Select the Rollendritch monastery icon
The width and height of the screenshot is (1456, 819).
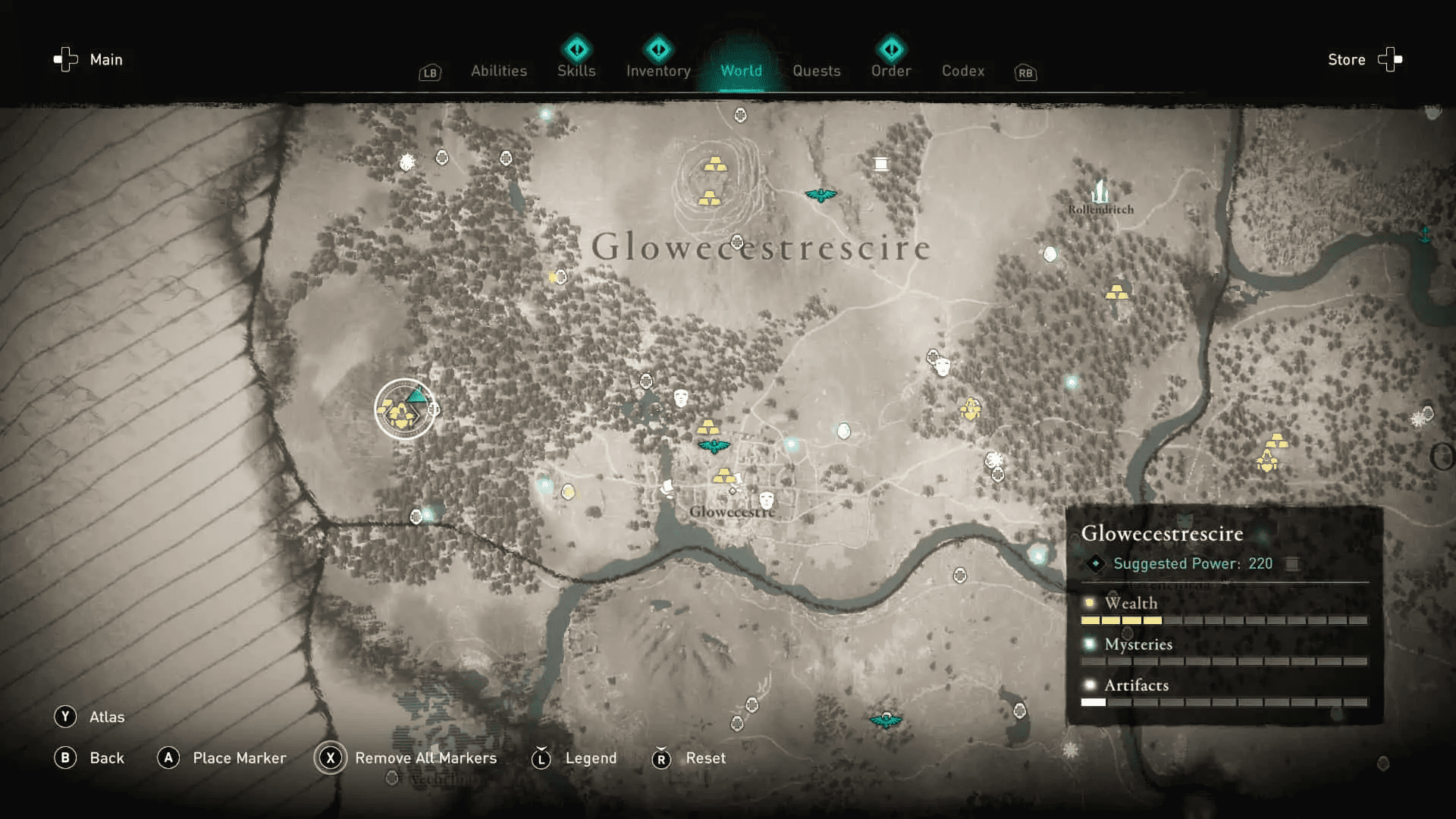point(1100,190)
